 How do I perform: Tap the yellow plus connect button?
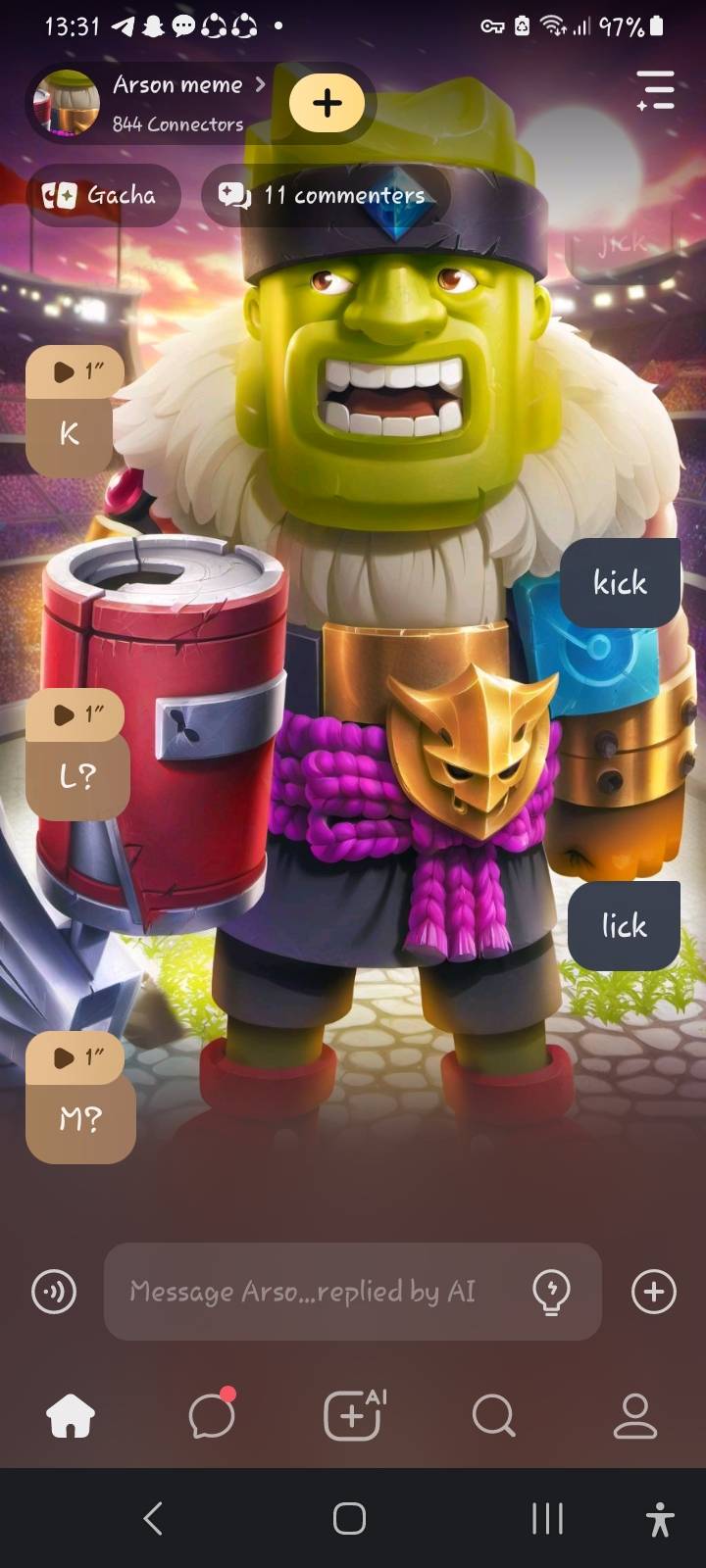[327, 103]
